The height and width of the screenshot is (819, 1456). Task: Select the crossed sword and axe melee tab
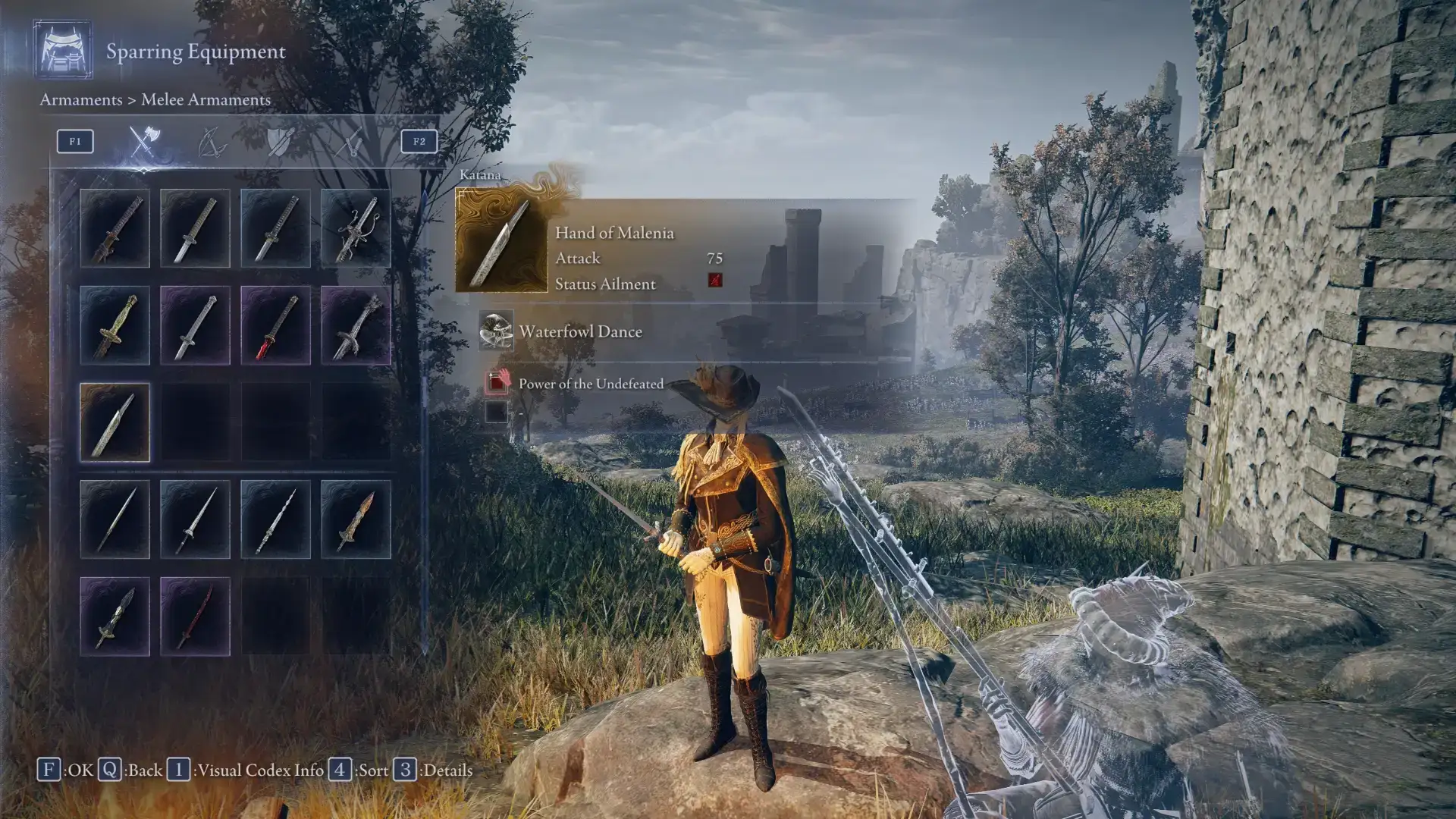(x=143, y=142)
